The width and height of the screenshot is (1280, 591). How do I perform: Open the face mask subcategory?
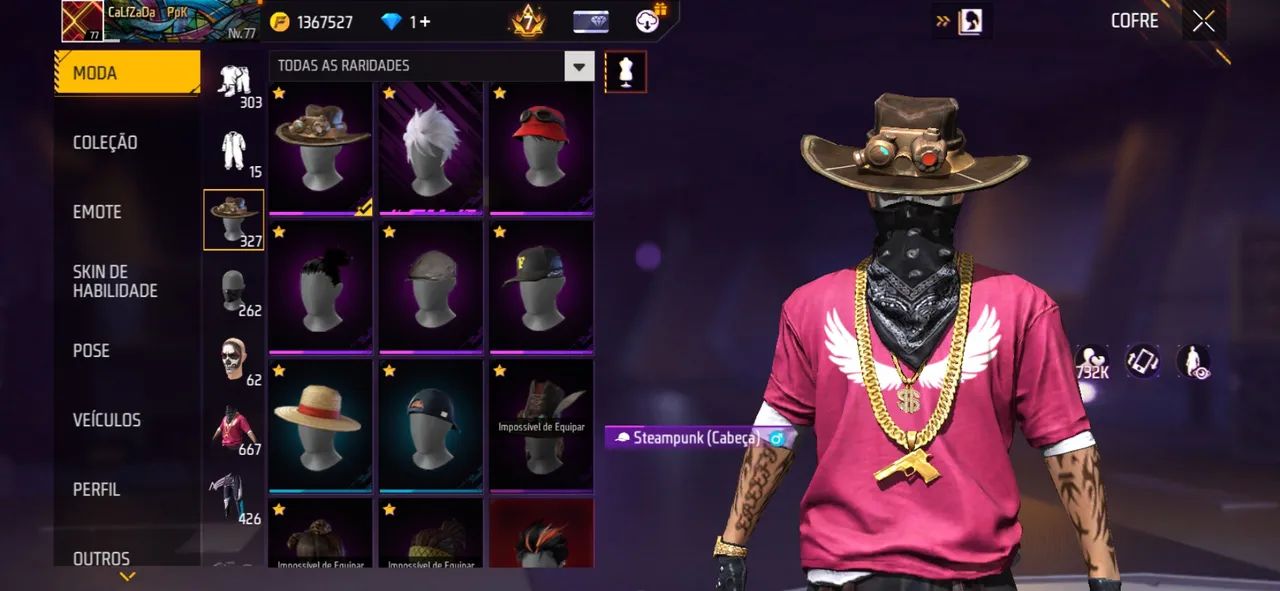coord(234,291)
